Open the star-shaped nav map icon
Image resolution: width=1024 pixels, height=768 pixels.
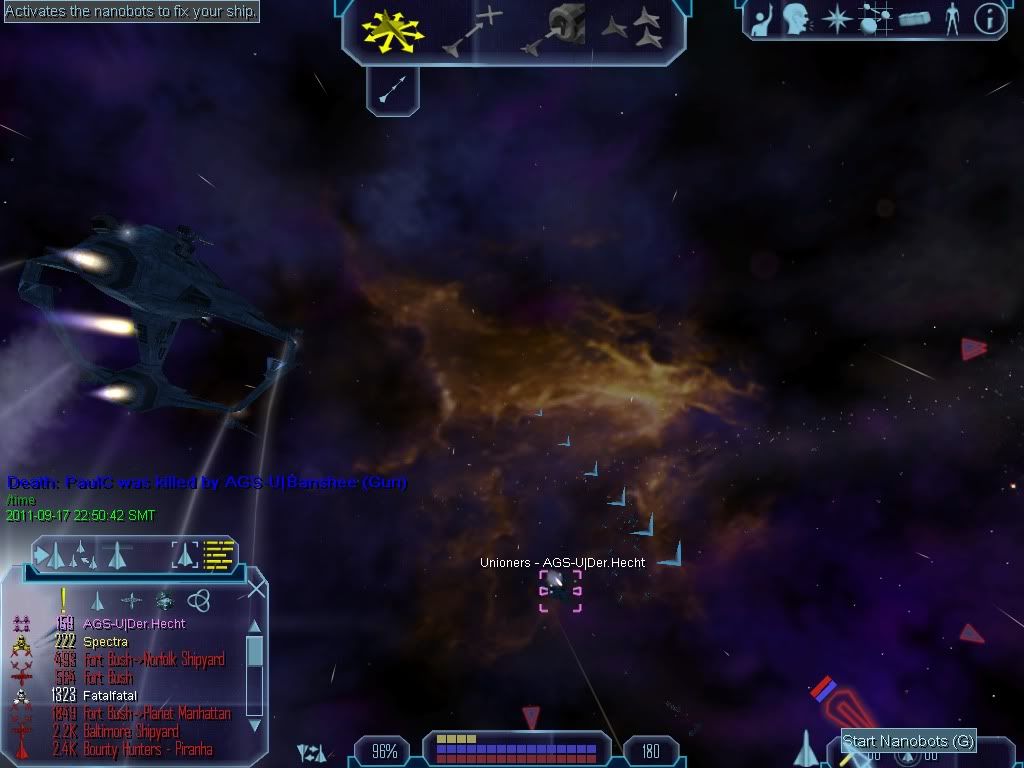[836, 19]
